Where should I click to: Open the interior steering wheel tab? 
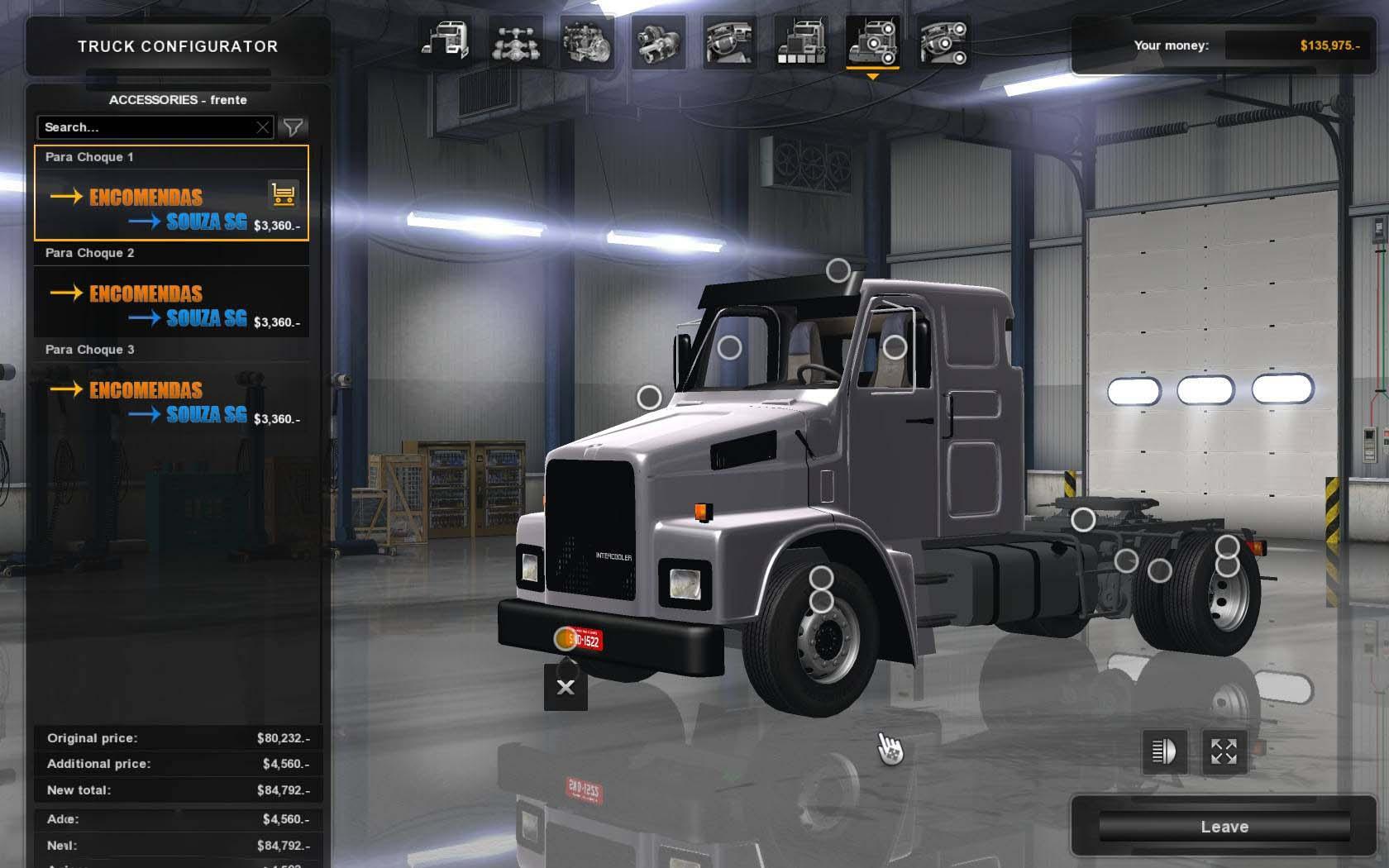(729, 41)
